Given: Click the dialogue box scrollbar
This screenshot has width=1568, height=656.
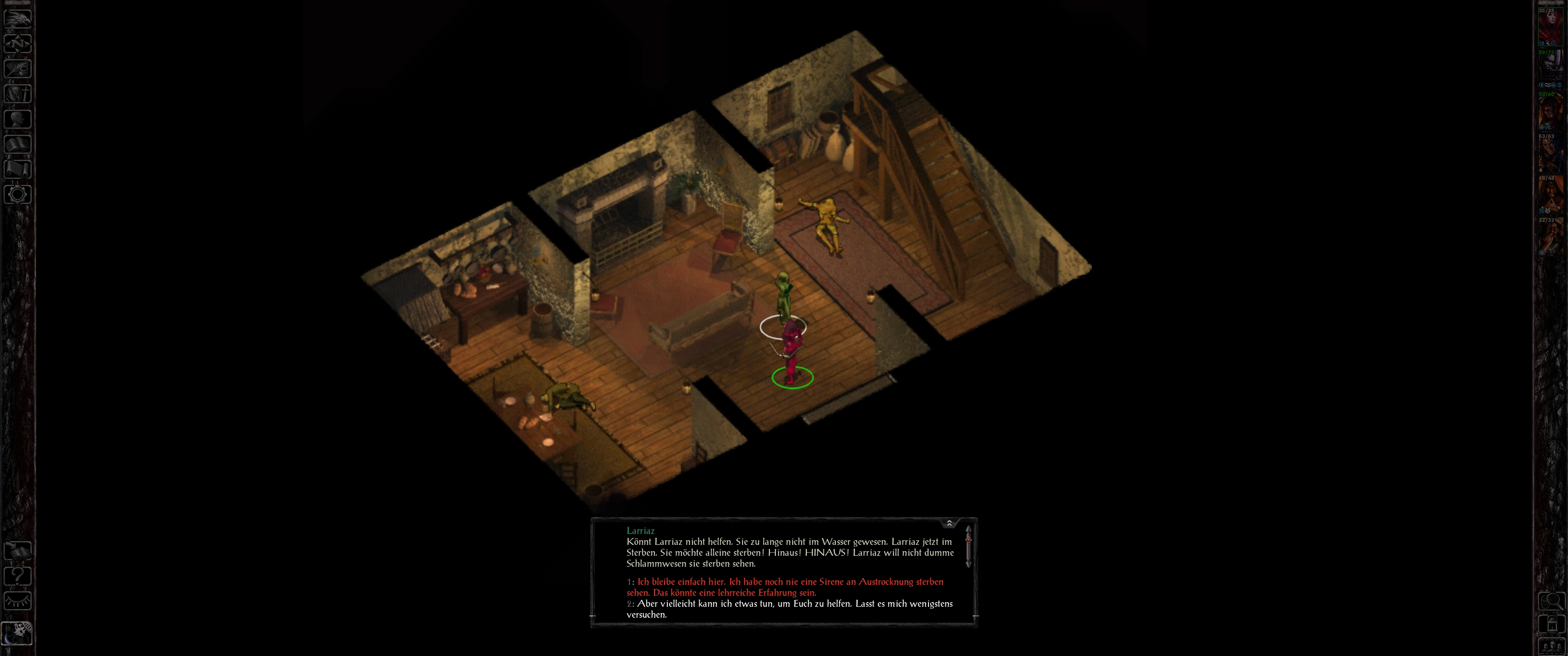Looking at the screenshot, I should pos(968,547).
